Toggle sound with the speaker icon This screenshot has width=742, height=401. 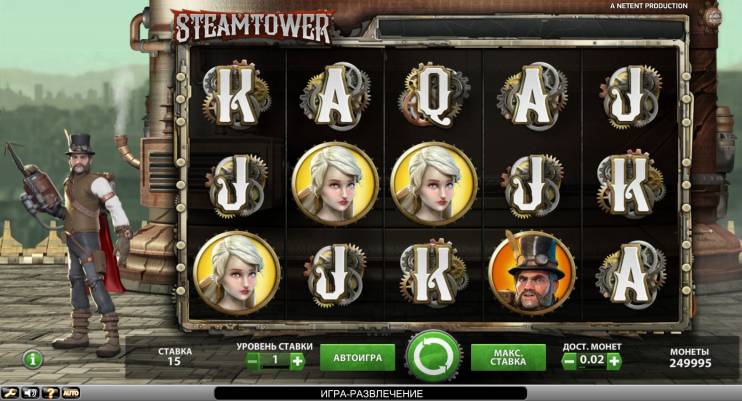point(28,393)
